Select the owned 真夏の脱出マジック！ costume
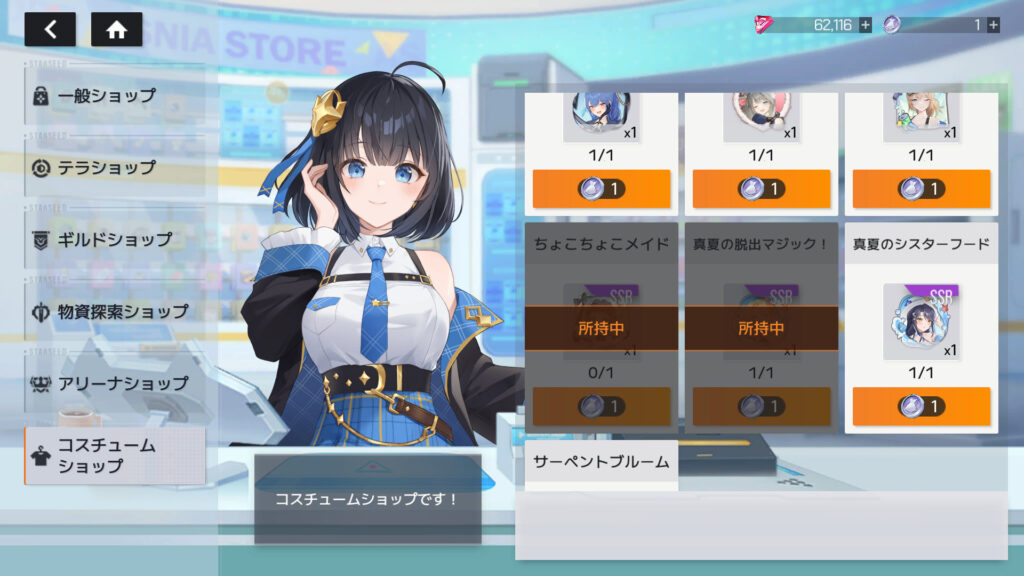 click(x=761, y=328)
